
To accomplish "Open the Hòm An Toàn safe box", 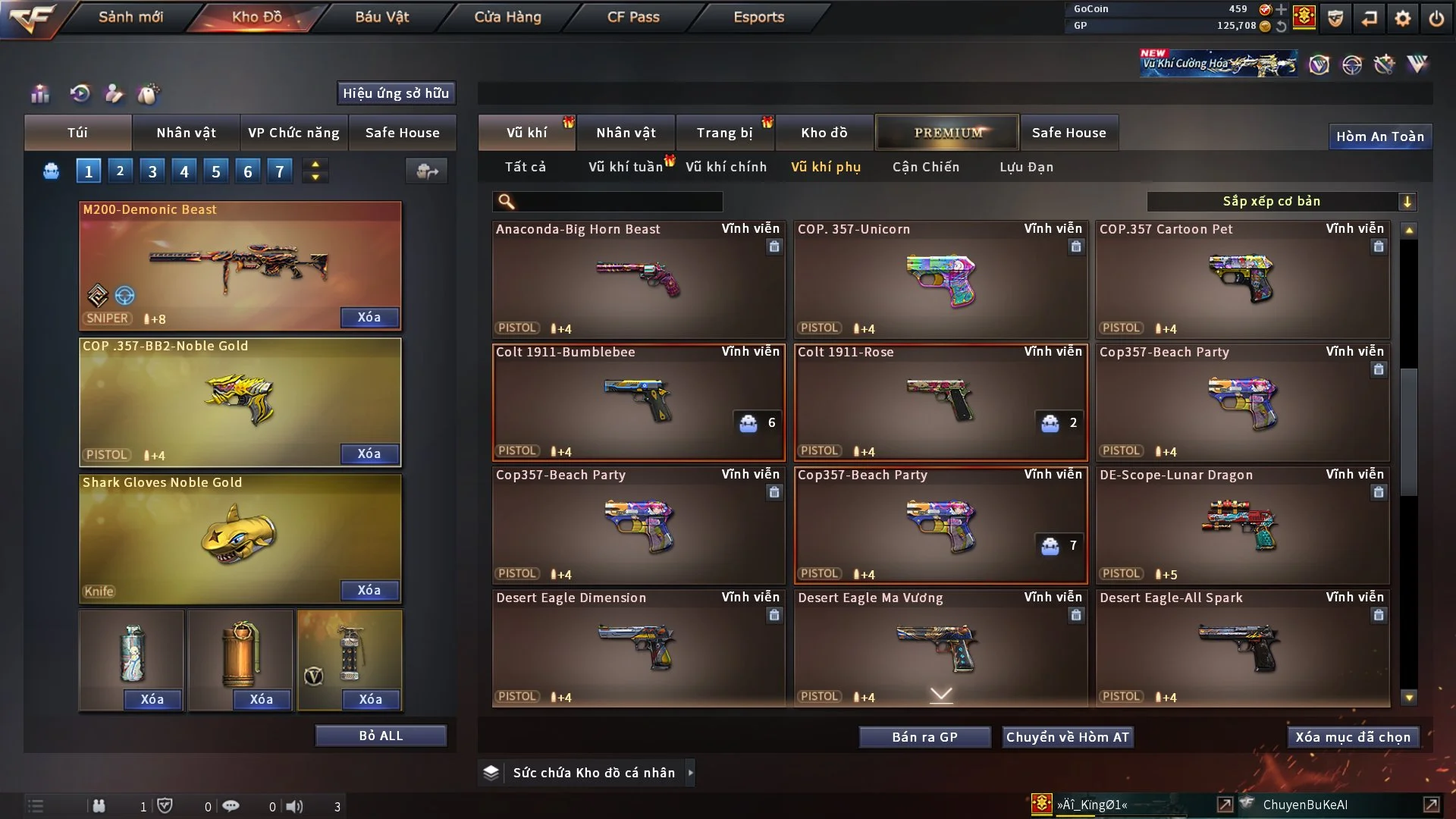I will pos(1379,136).
